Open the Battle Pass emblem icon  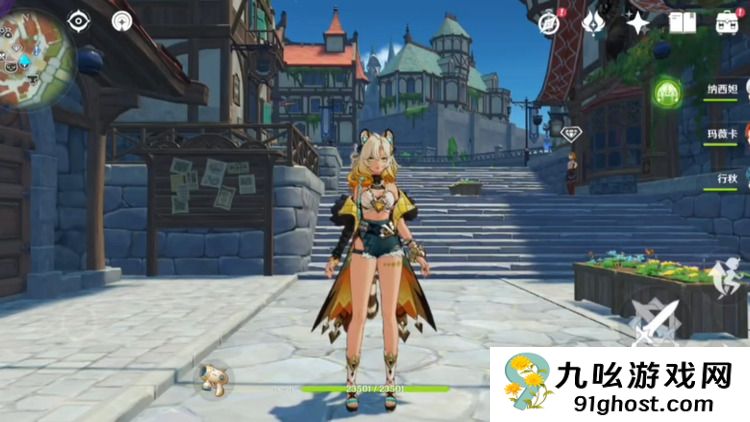(x=592, y=22)
